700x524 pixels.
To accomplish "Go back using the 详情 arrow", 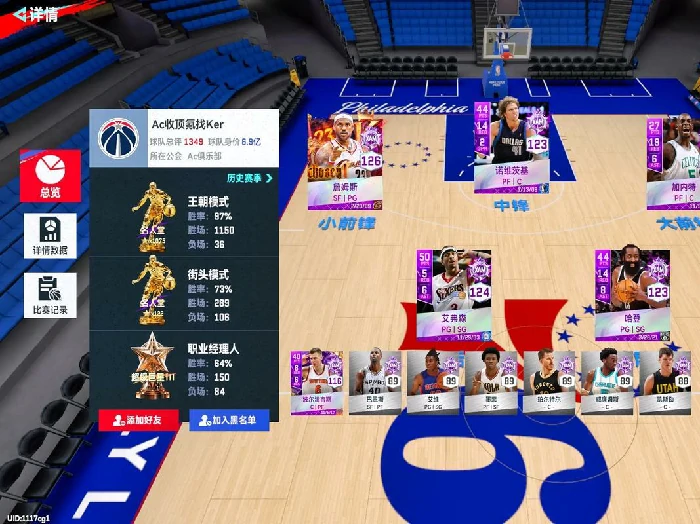I will tap(30, 15).
